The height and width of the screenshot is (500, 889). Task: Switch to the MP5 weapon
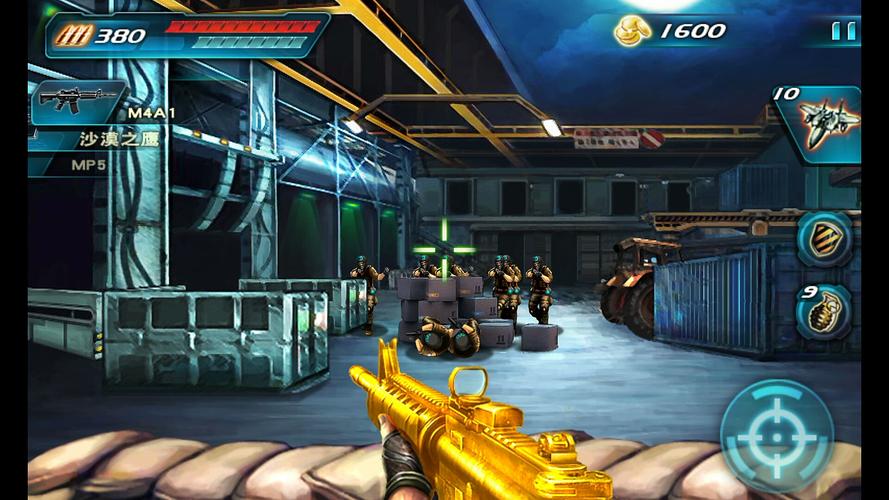(x=88, y=165)
